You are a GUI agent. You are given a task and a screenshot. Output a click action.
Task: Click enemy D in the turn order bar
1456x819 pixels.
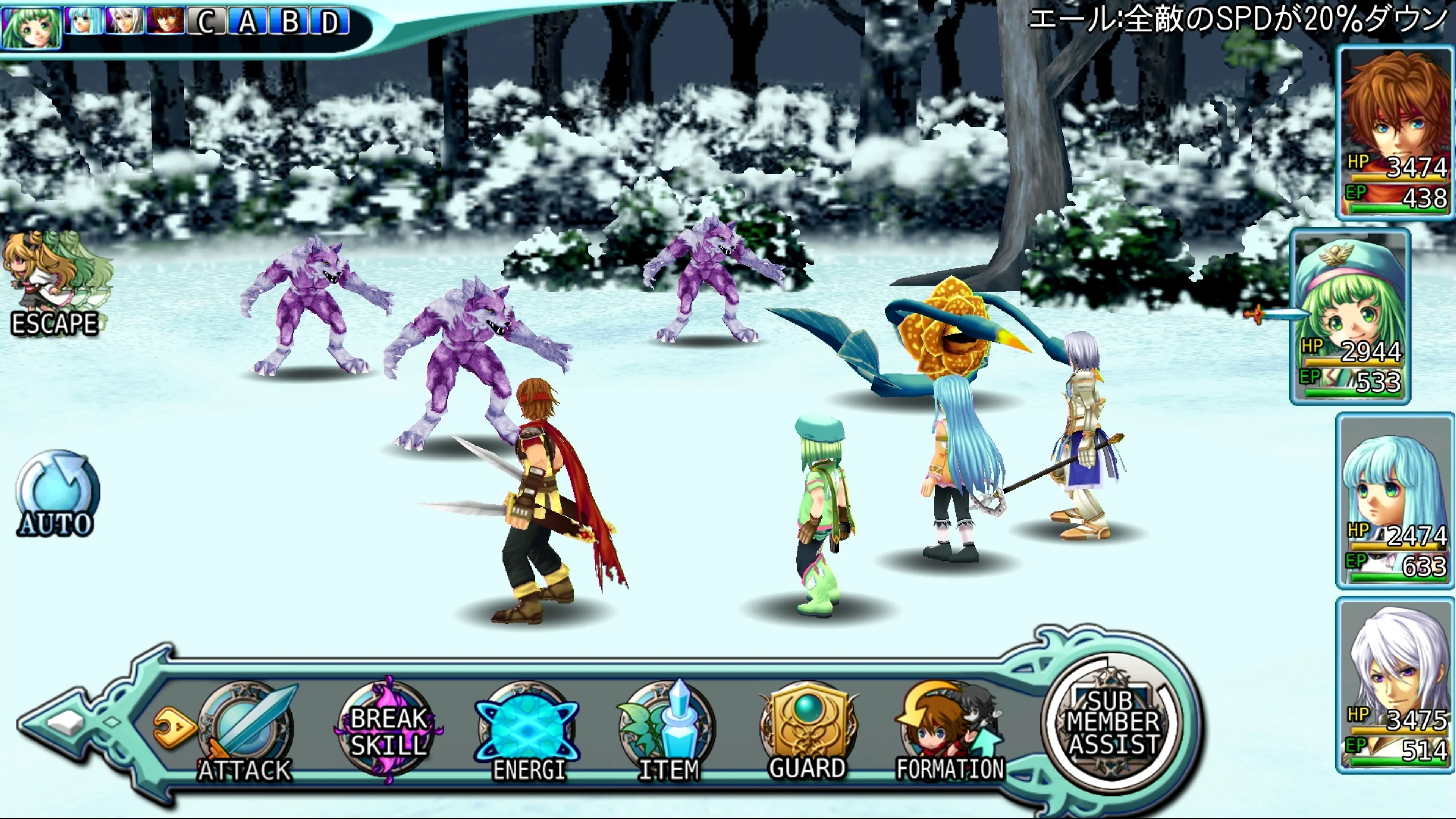coord(329,22)
